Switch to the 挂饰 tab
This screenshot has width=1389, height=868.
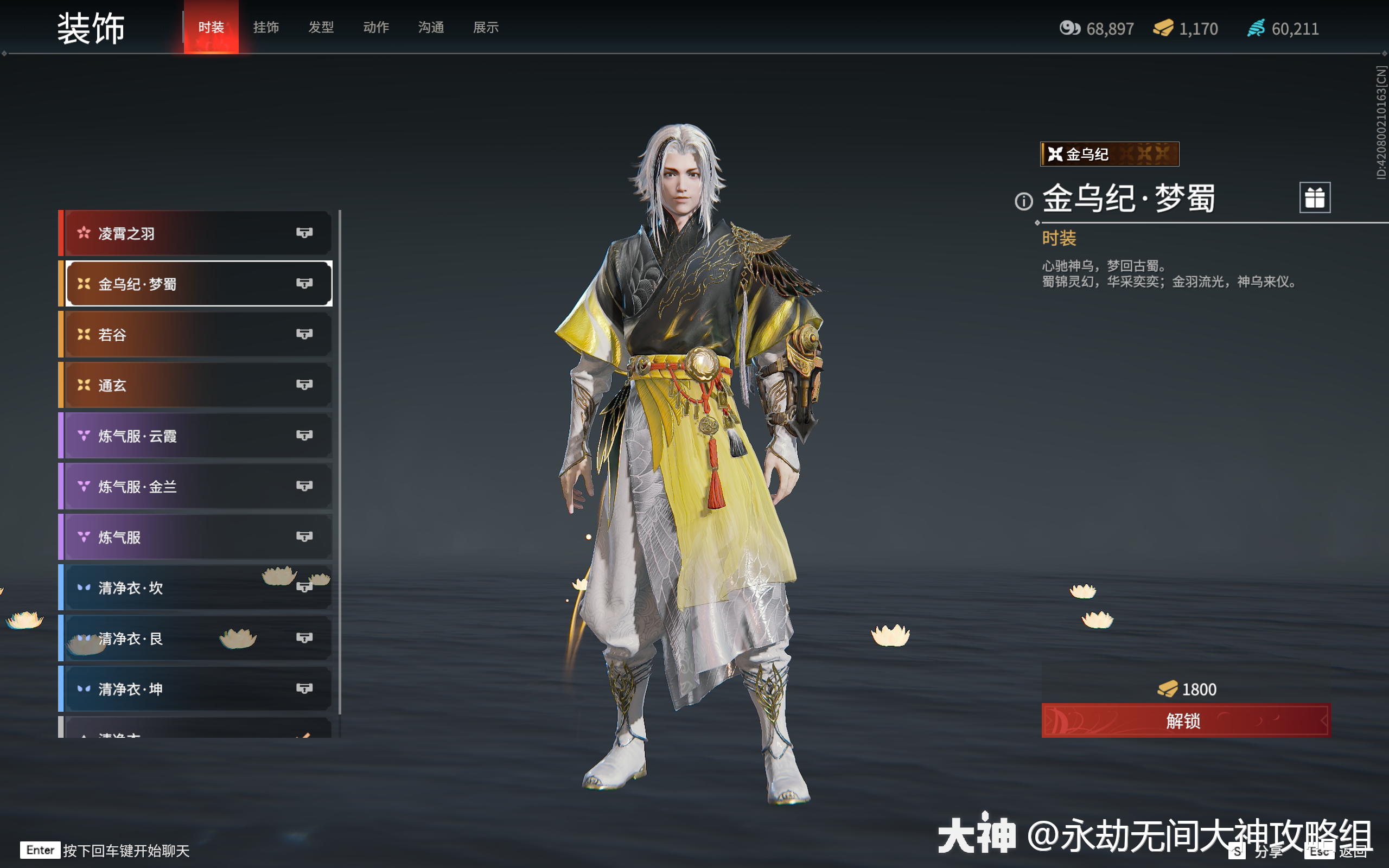click(x=266, y=28)
